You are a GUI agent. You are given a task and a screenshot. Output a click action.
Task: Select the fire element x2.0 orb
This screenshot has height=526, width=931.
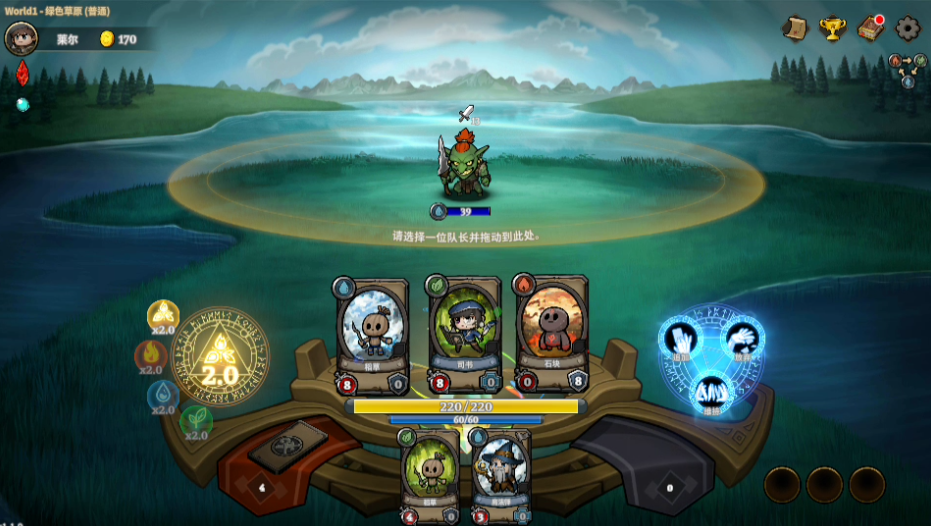coord(151,356)
